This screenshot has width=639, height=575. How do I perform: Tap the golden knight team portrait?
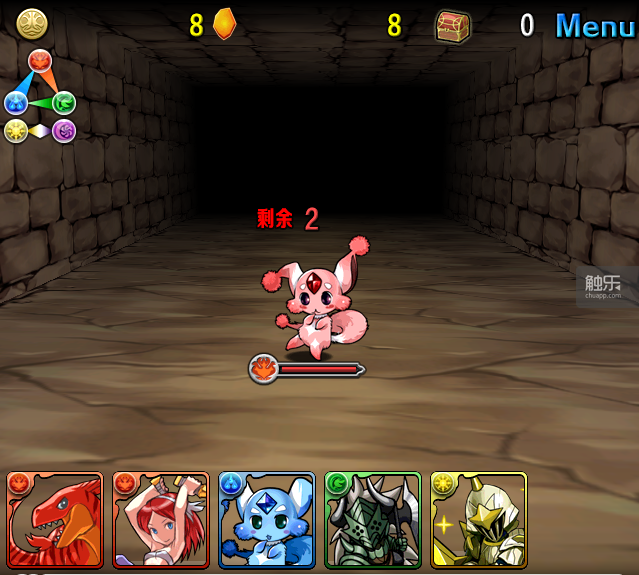tap(479, 520)
